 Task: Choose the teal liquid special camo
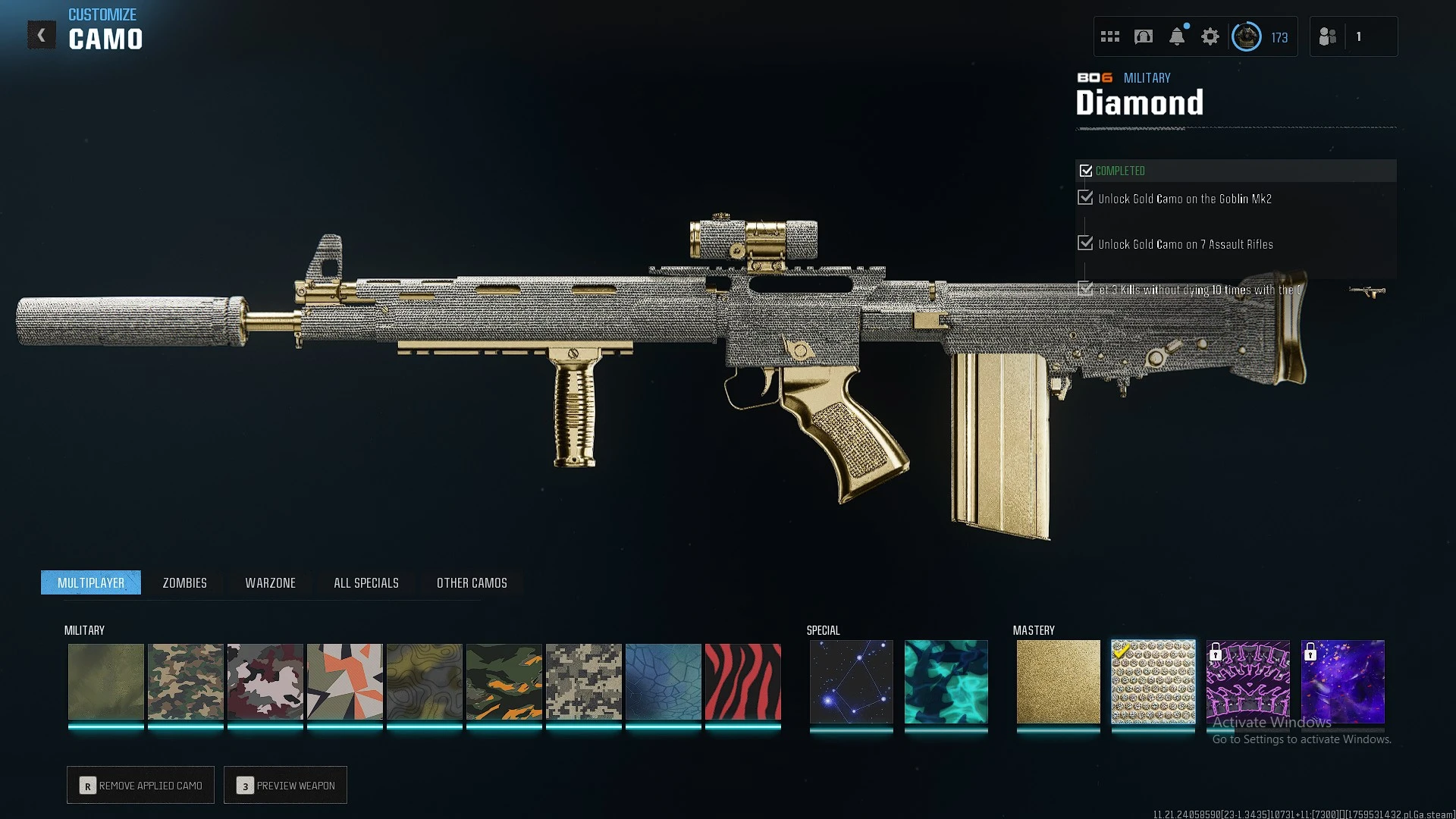point(946,682)
